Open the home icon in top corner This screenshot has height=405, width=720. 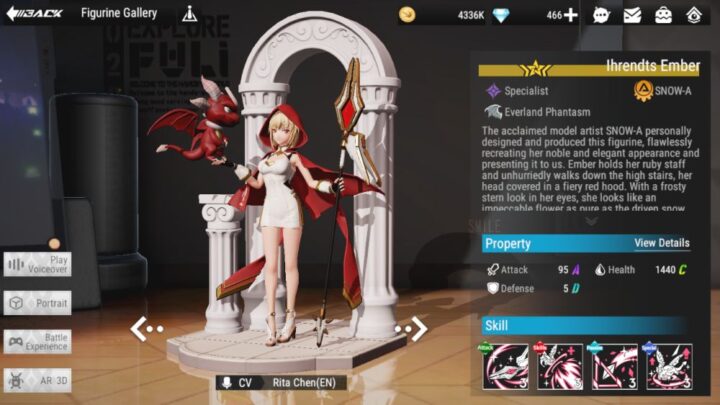[x=695, y=15]
